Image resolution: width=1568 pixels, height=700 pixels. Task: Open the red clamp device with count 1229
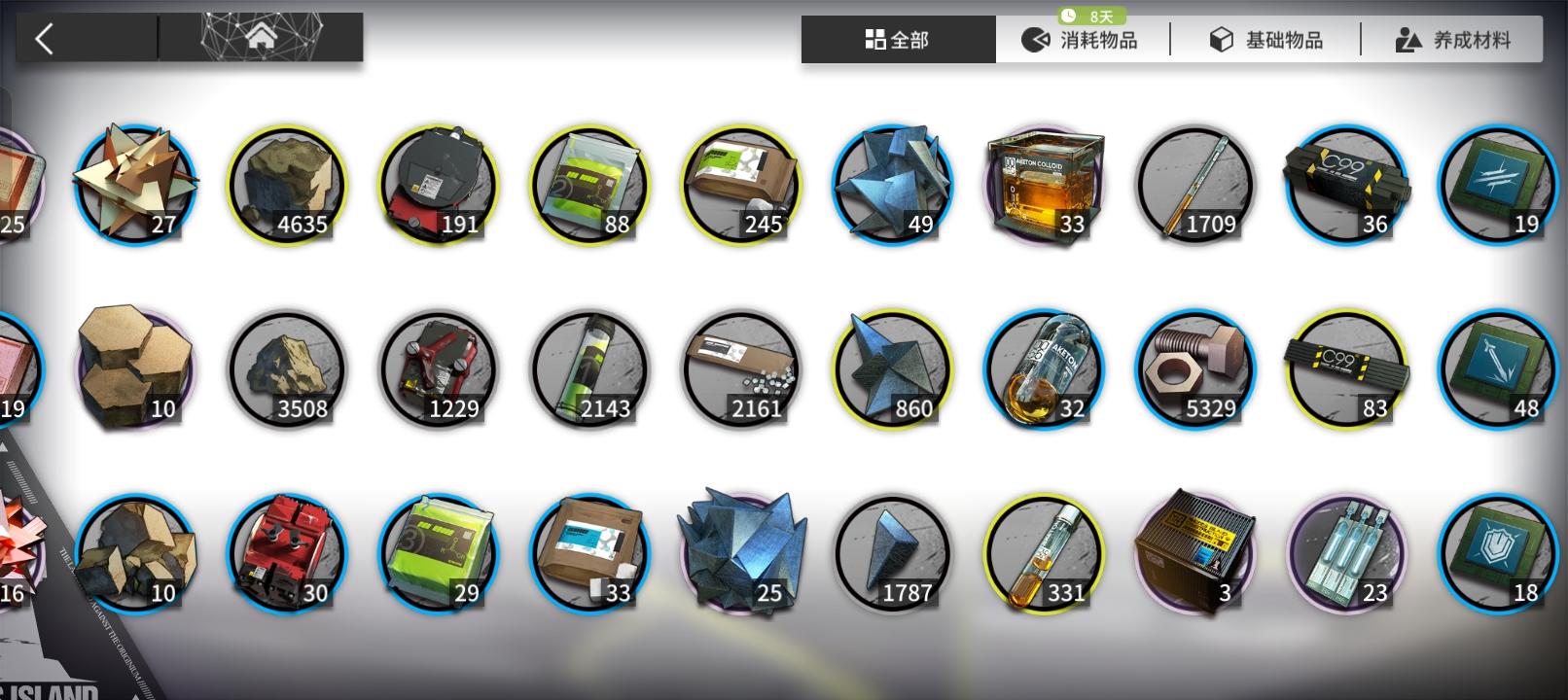tap(440, 369)
